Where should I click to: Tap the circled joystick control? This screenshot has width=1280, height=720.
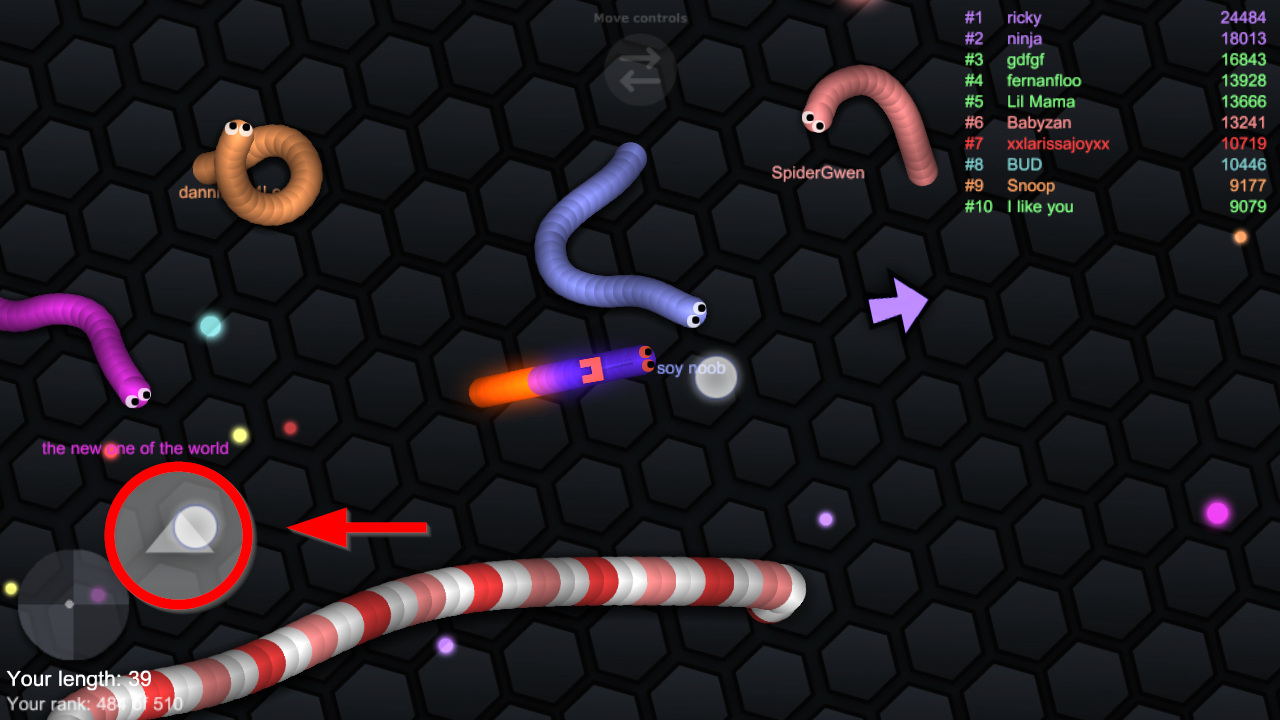click(x=178, y=535)
